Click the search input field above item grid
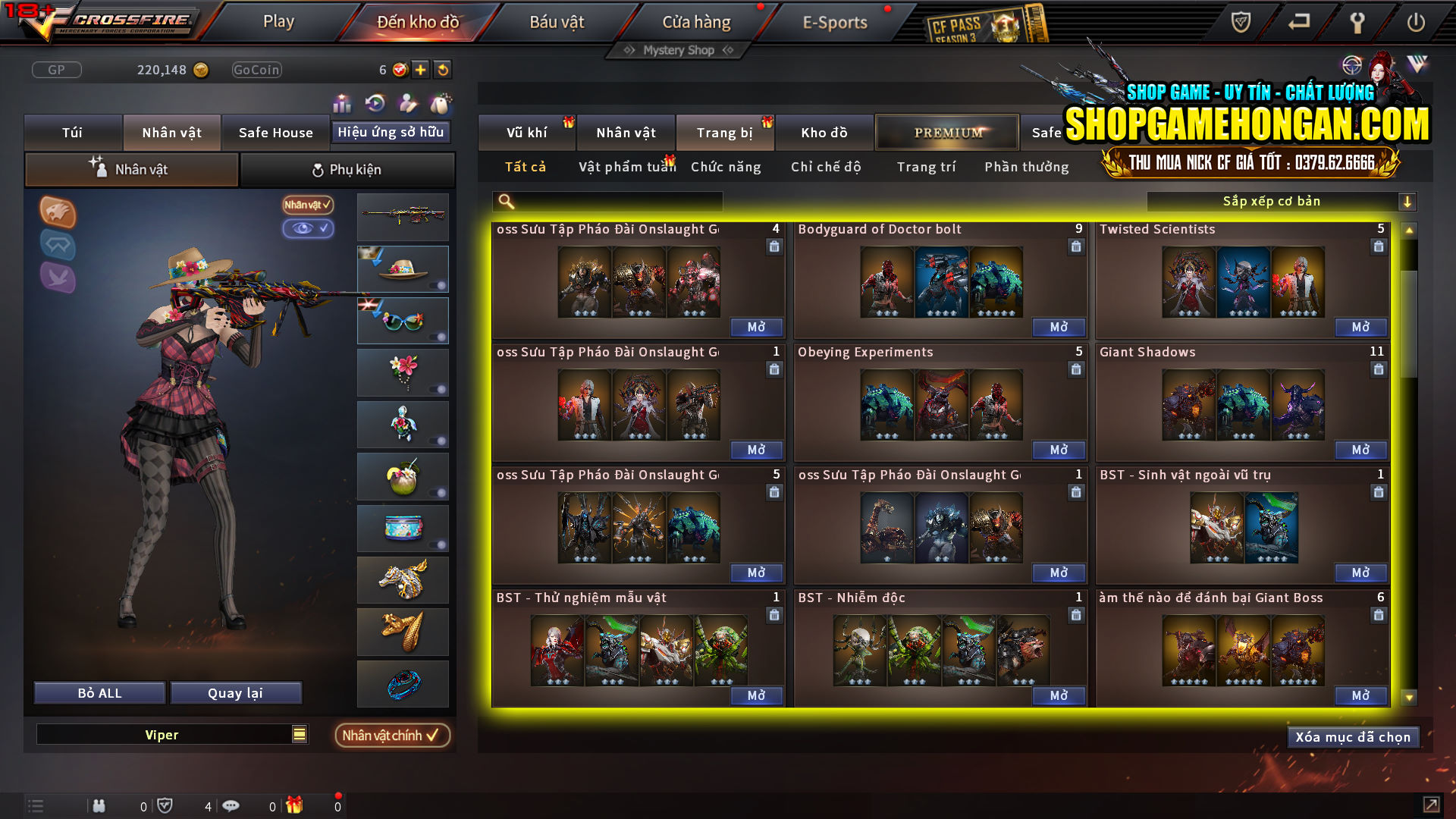The image size is (1456, 819). click(x=607, y=201)
